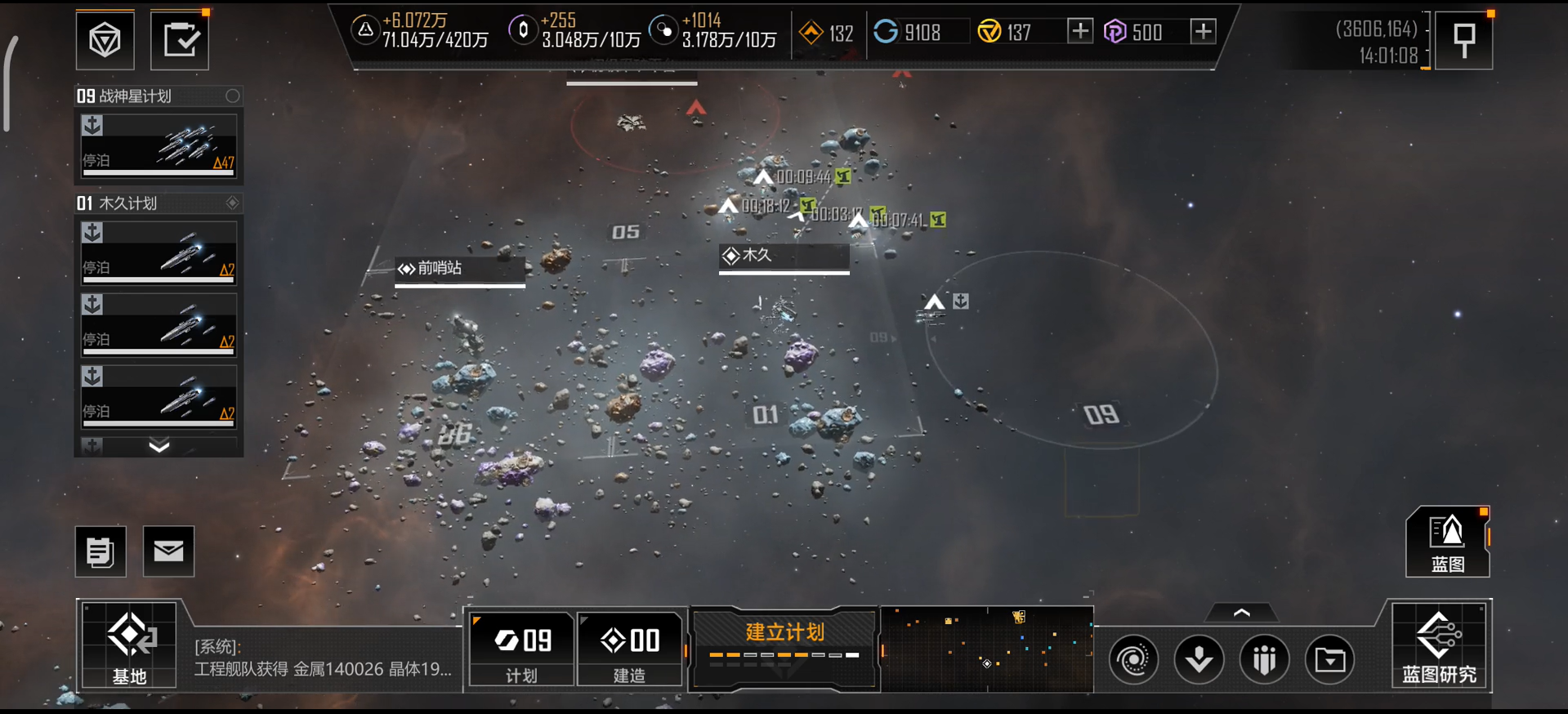1568x714 pixels.
Task: Open the checklist tasks icon
Action: coord(180,40)
